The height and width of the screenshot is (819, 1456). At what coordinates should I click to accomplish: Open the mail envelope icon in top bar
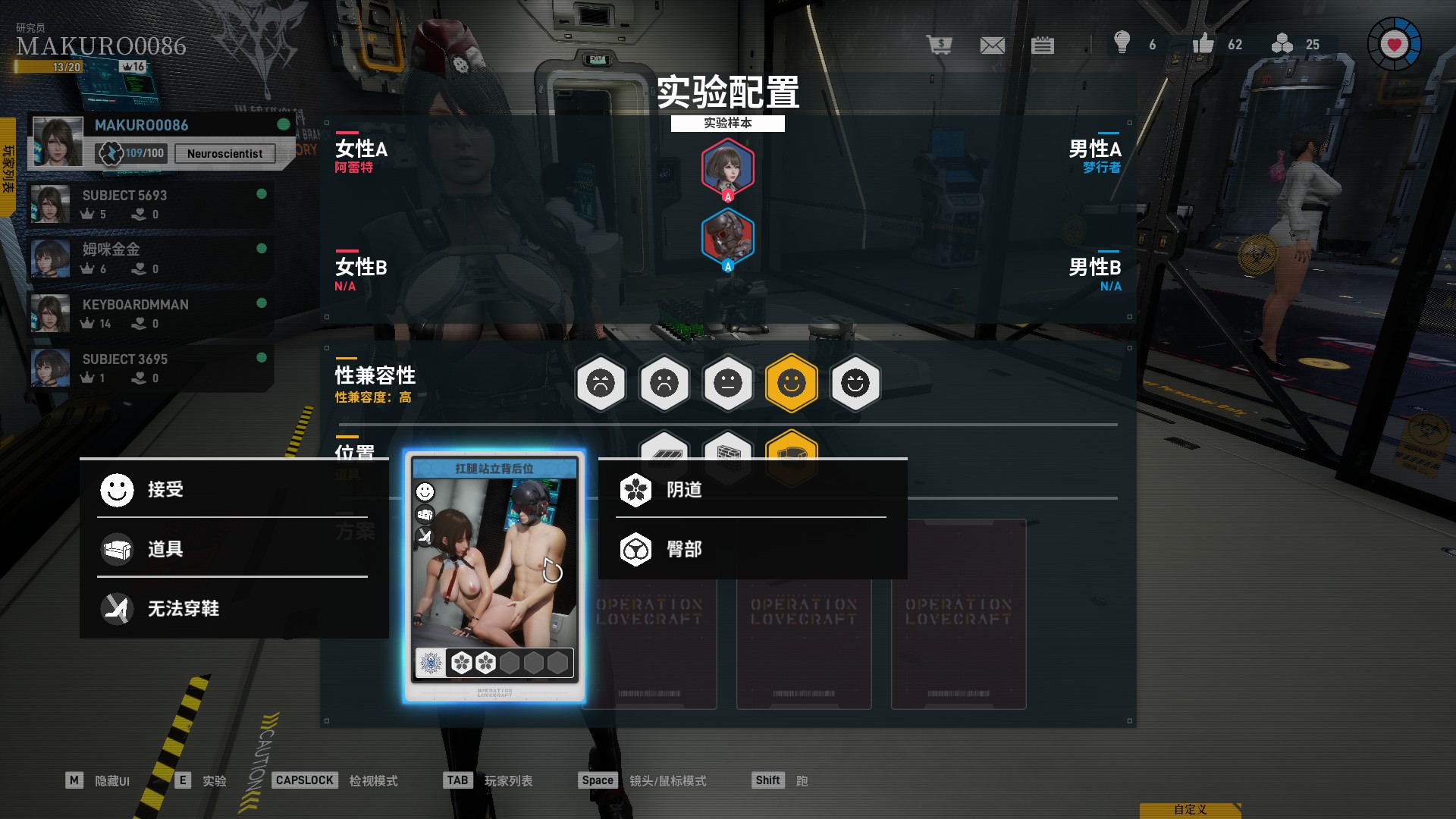992,45
